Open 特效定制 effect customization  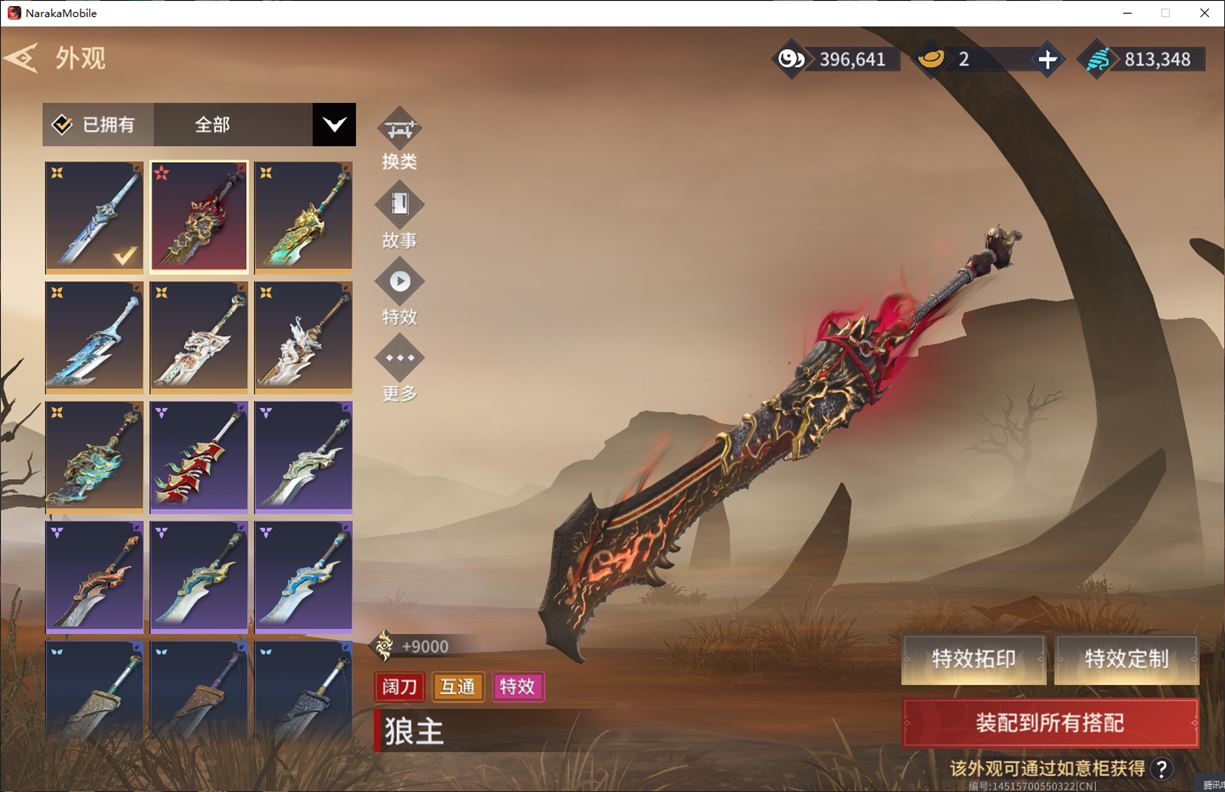tap(1126, 659)
